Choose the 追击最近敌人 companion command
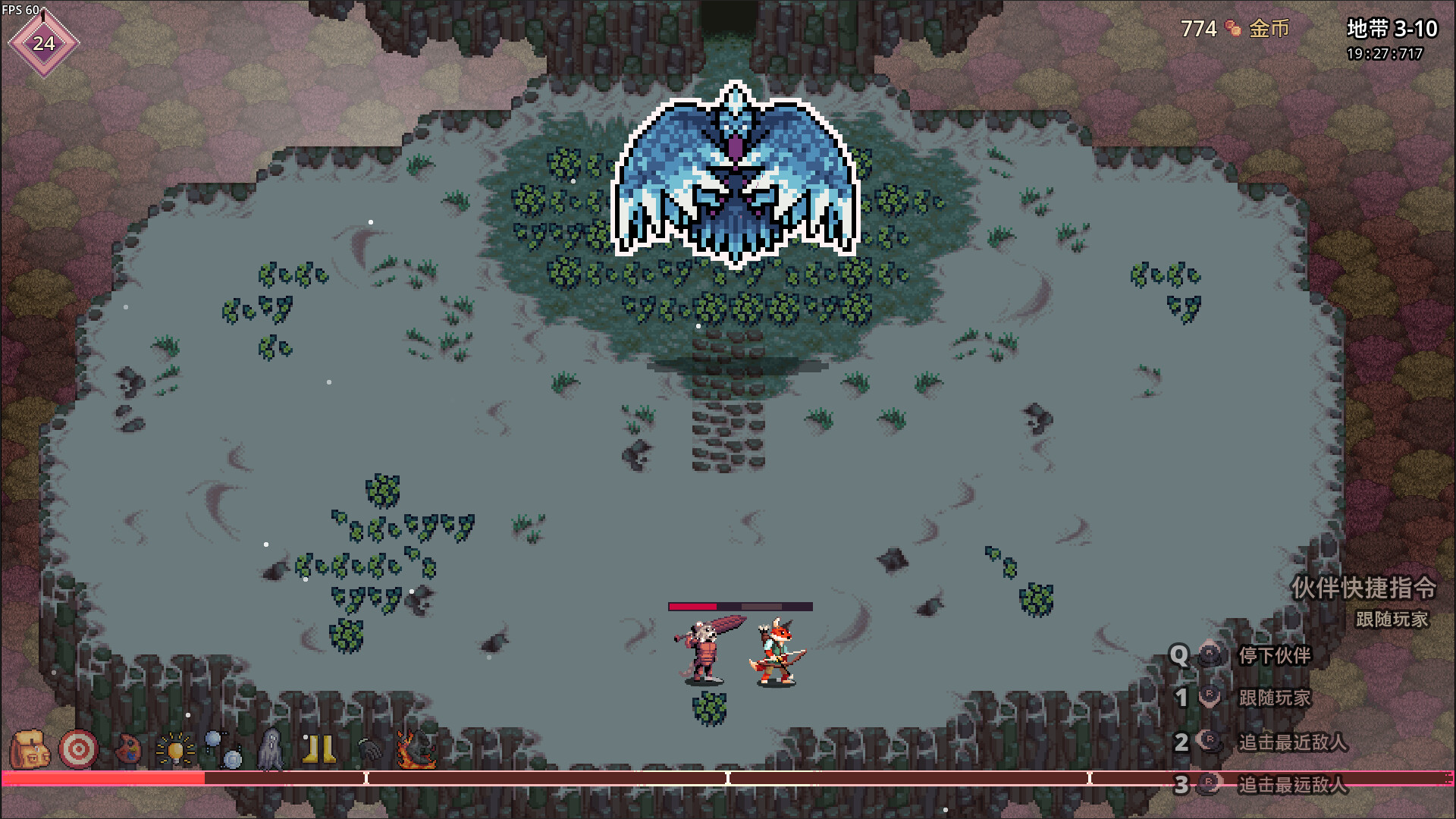The width and height of the screenshot is (1456, 819). [1292, 742]
